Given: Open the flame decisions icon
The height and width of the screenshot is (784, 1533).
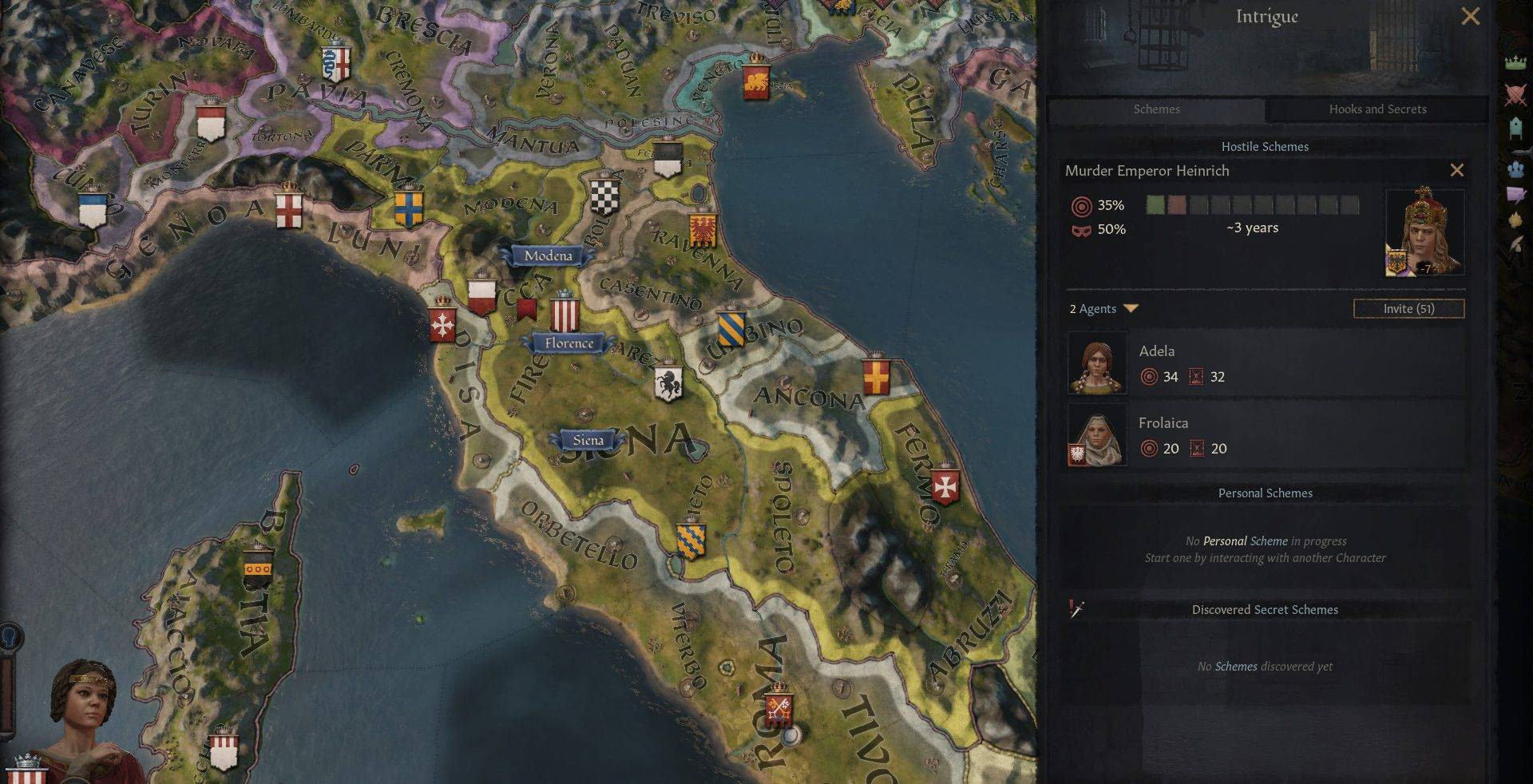Looking at the screenshot, I should point(1515,220).
